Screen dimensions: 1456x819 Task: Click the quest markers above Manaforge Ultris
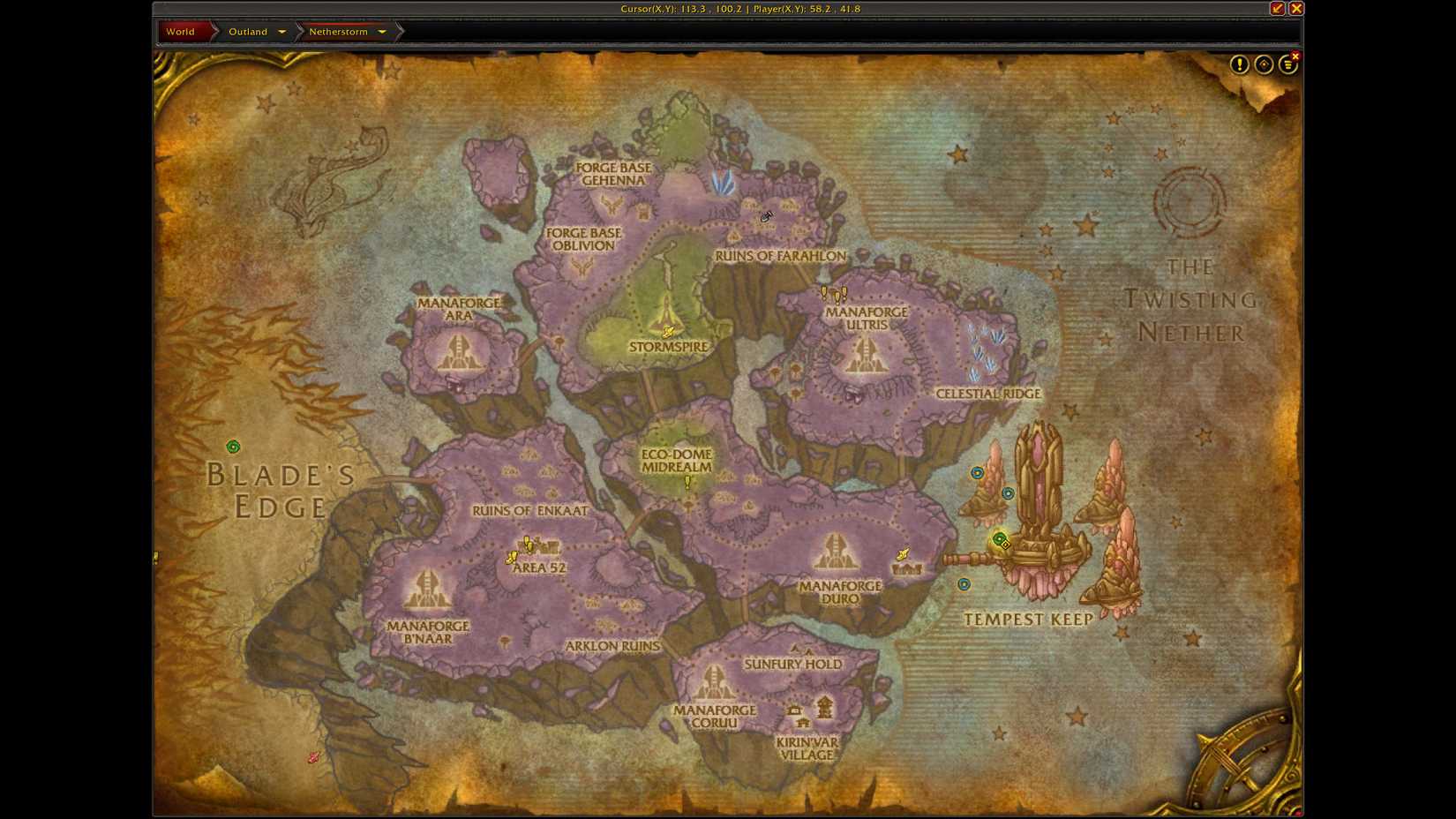833,292
